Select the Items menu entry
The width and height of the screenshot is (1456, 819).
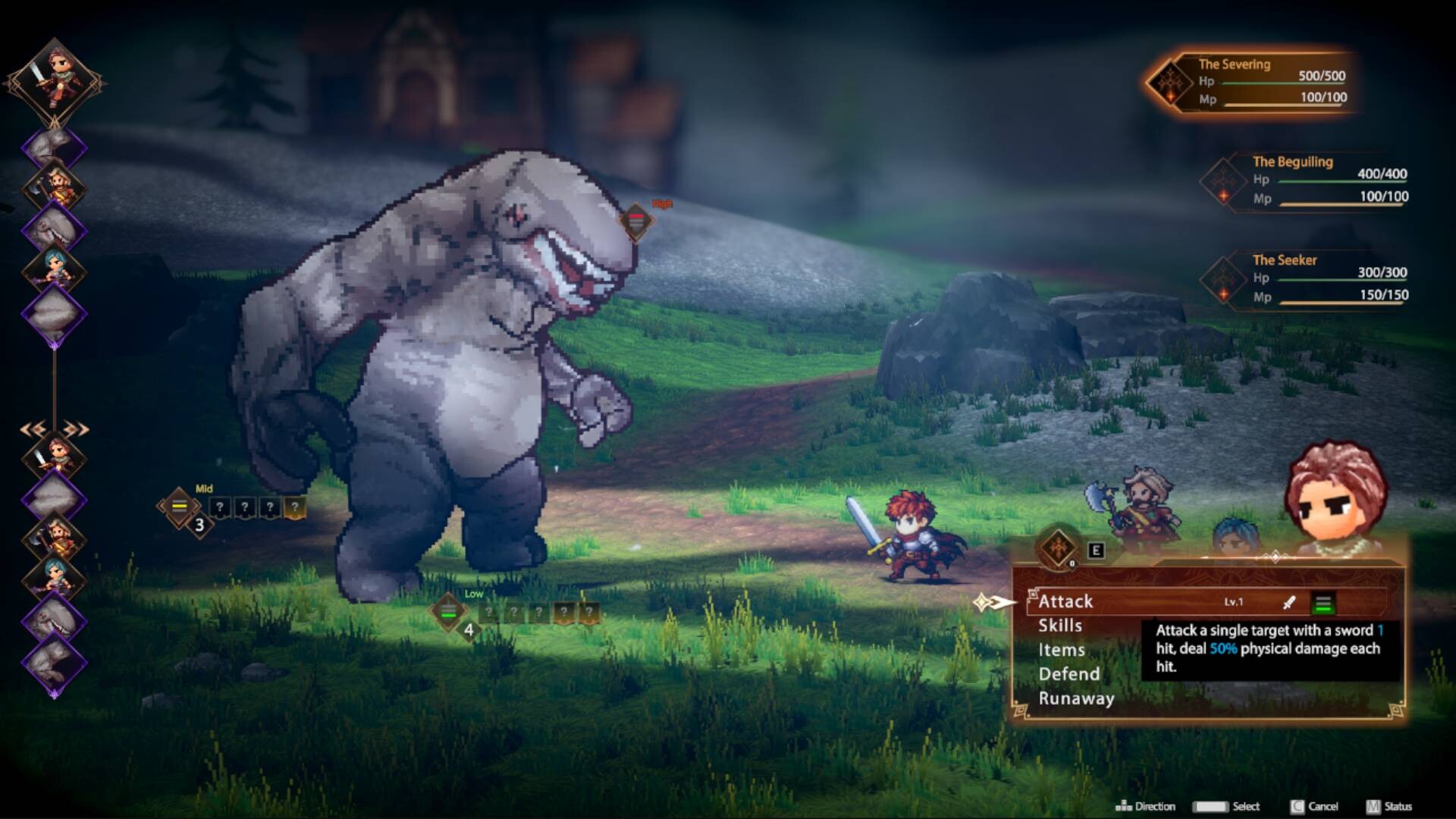(1060, 651)
